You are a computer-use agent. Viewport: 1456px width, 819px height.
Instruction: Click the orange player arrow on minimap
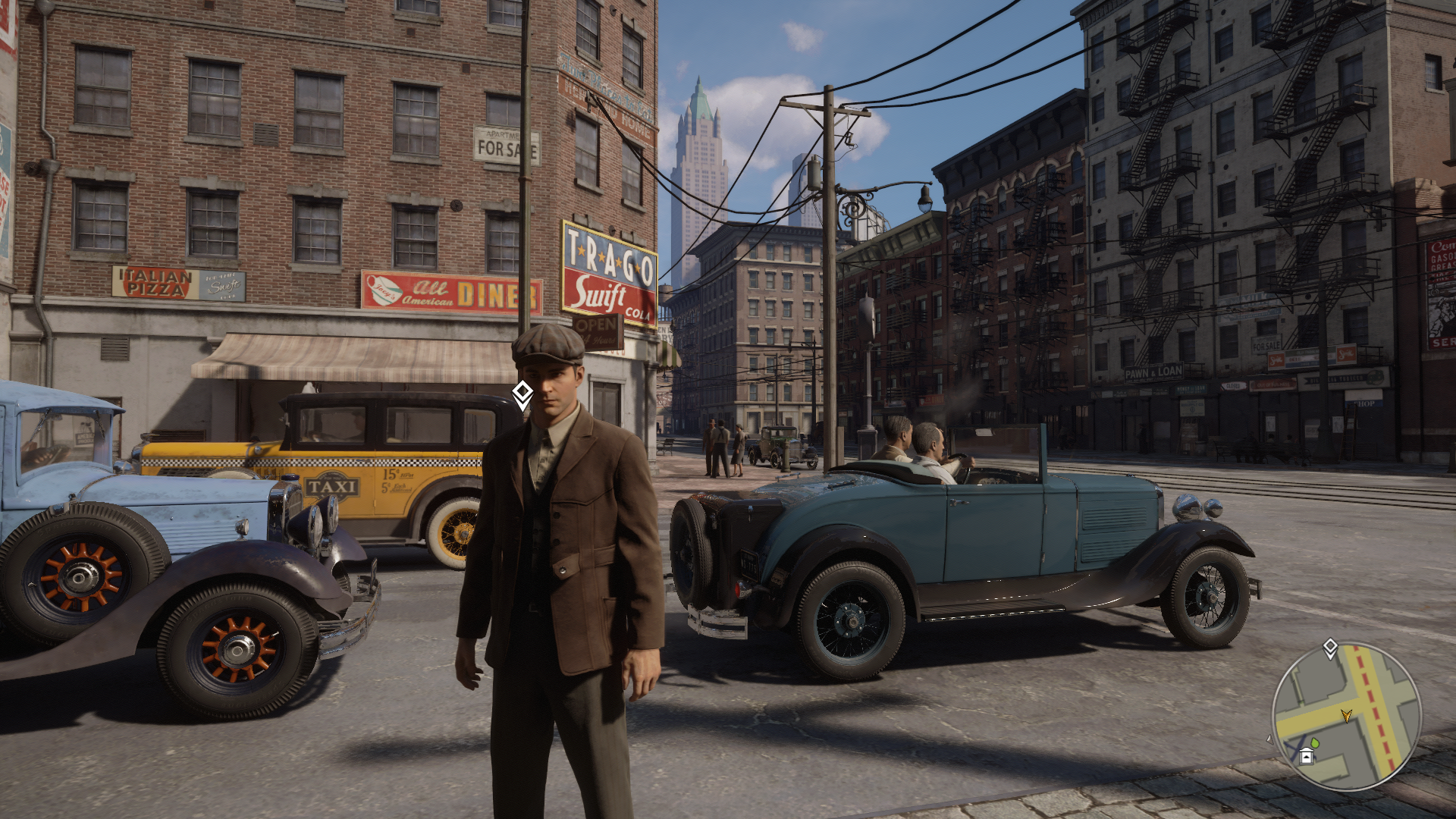pyautogui.click(x=1346, y=715)
